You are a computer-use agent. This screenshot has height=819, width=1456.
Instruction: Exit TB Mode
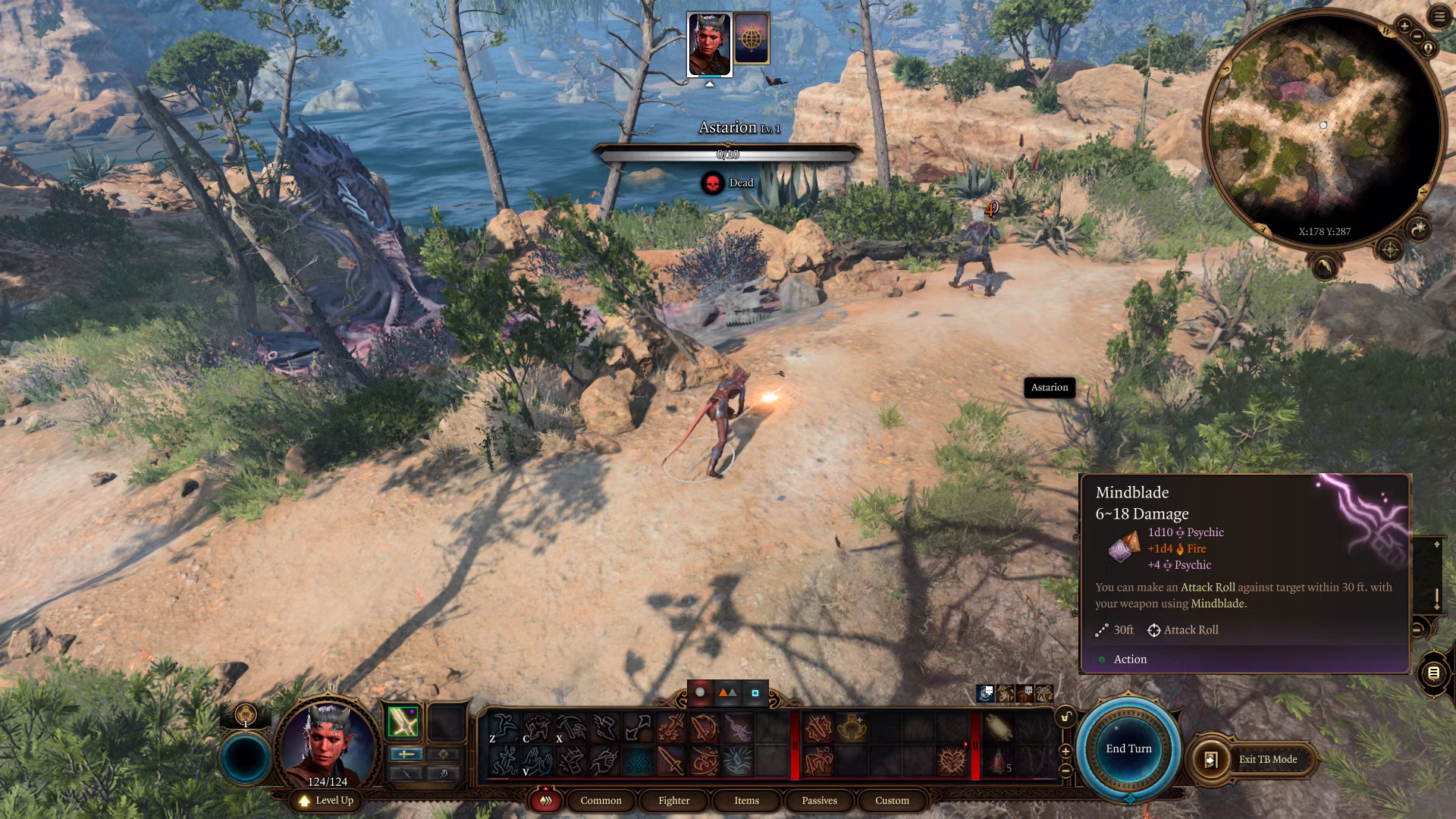point(1257,759)
